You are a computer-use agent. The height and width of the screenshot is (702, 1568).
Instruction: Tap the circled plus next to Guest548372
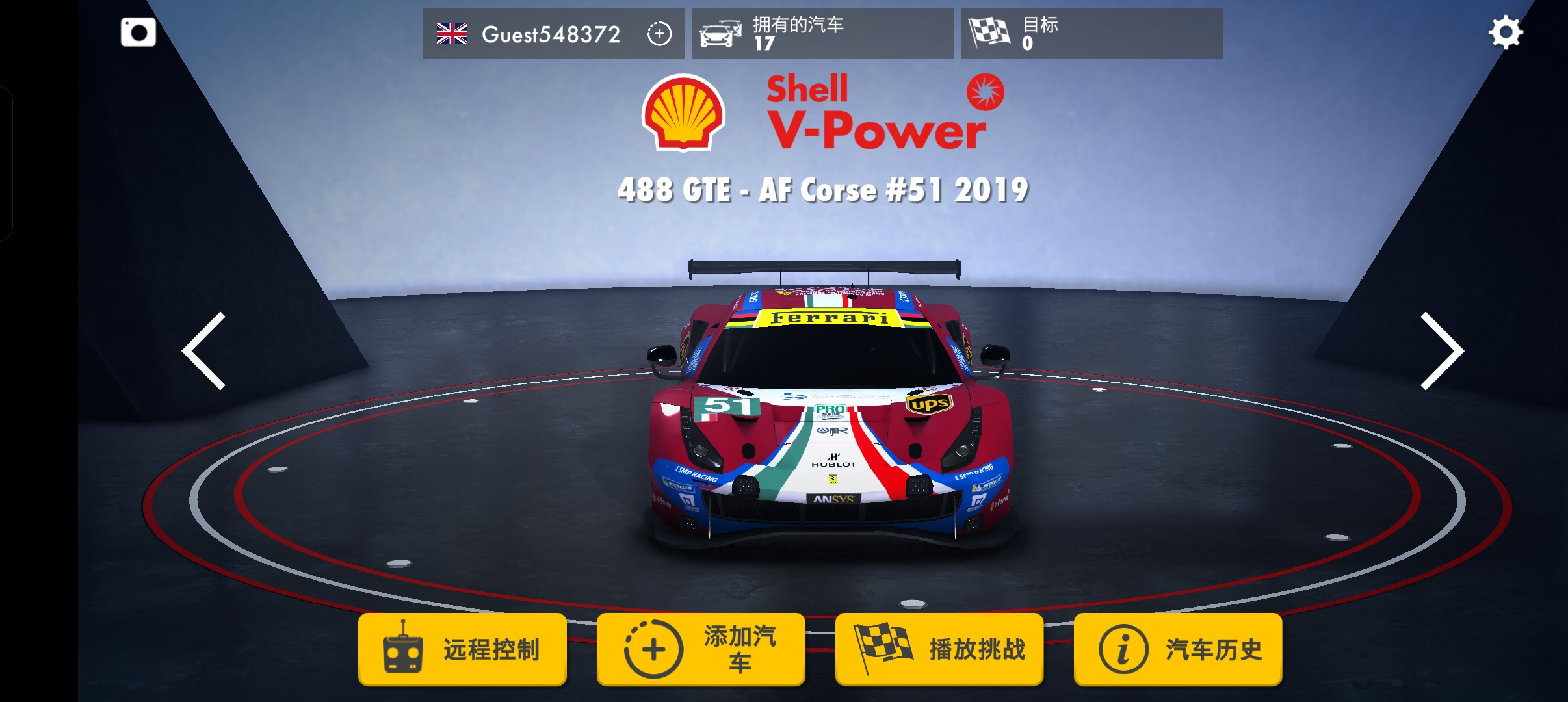pyautogui.click(x=660, y=34)
